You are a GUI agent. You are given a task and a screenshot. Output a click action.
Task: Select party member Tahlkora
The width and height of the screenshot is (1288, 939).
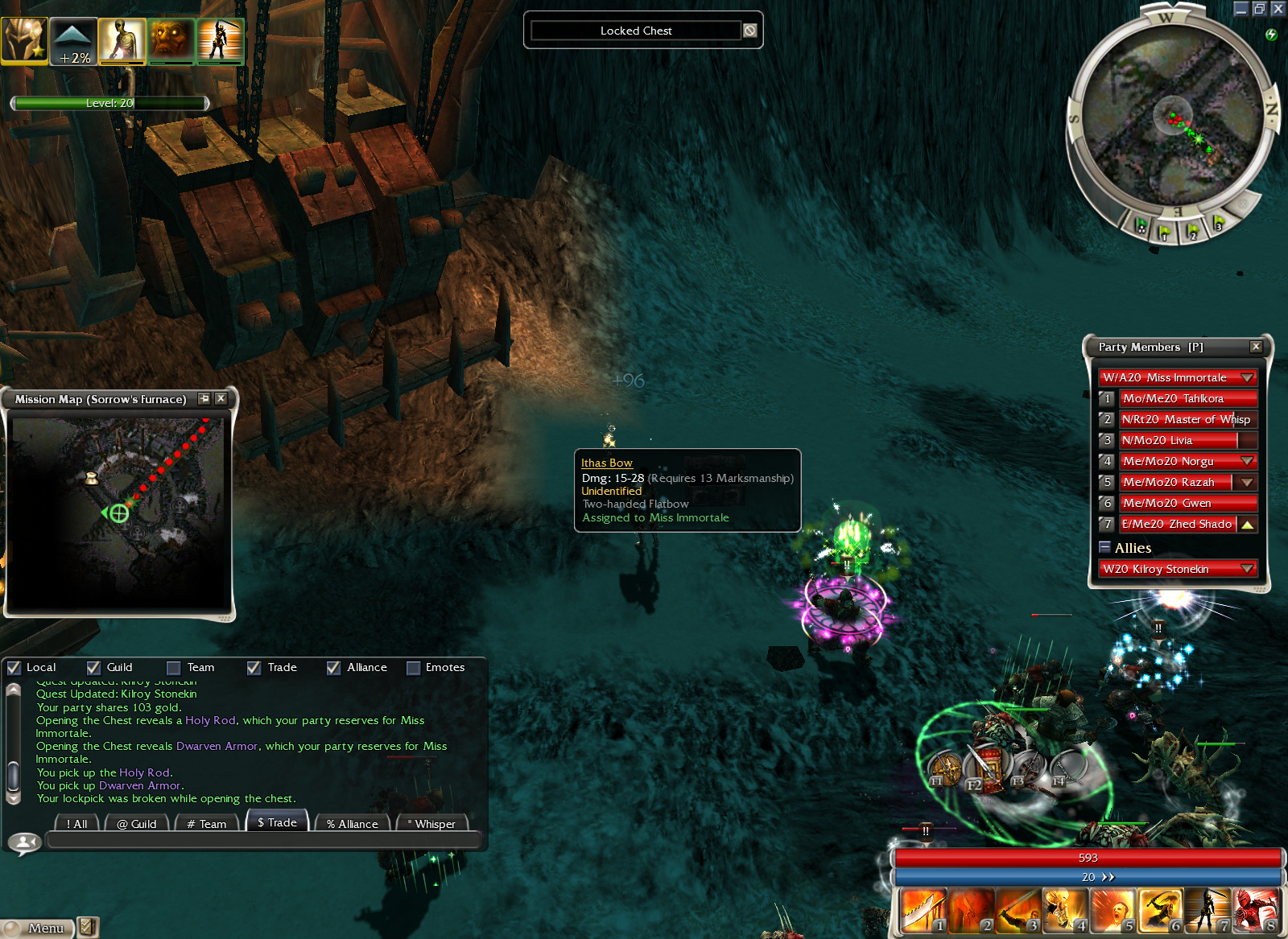coord(1187,398)
